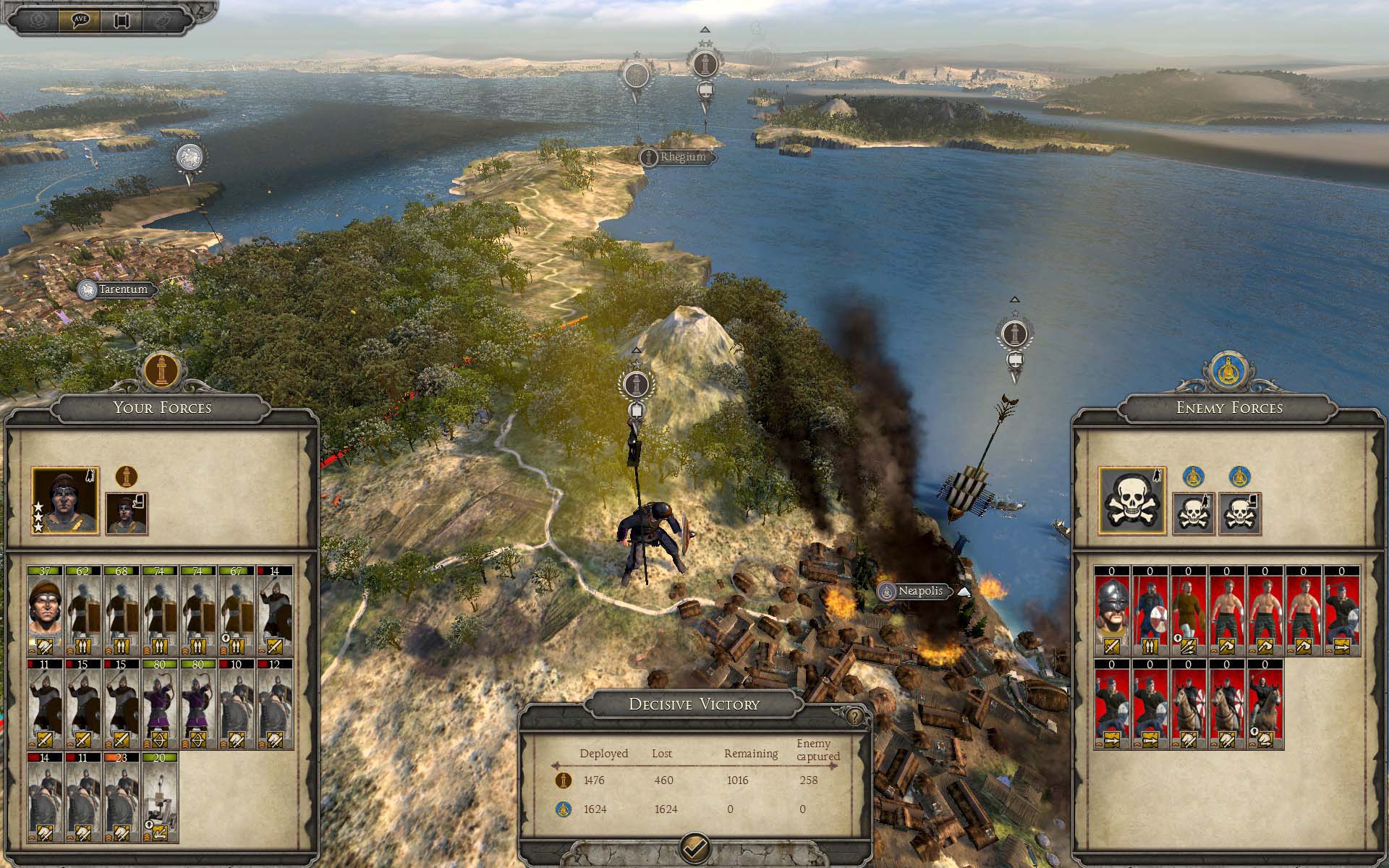Click the Rhegium settlement label

[681, 157]
